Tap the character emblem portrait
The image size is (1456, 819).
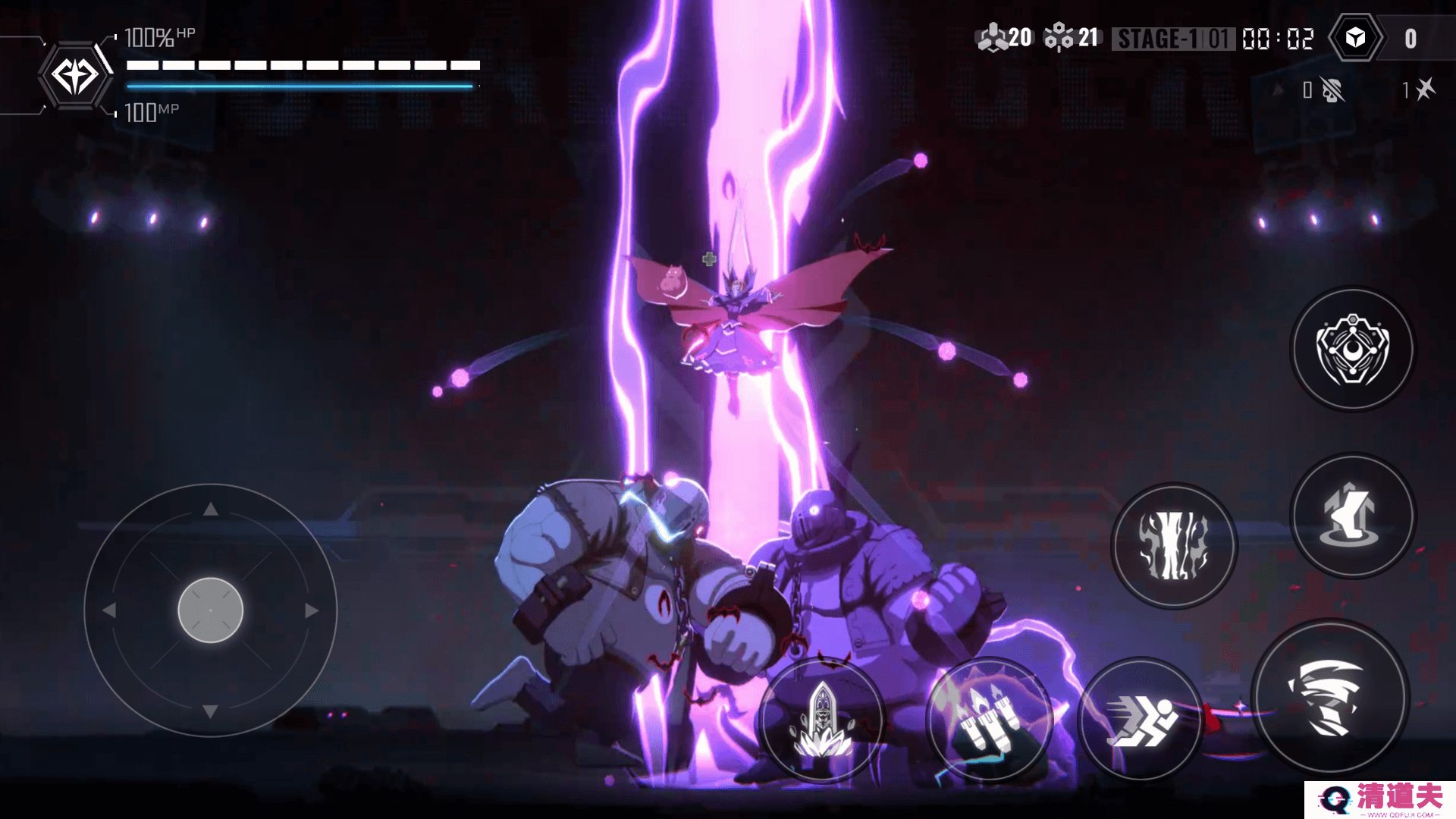pos(74,76)
